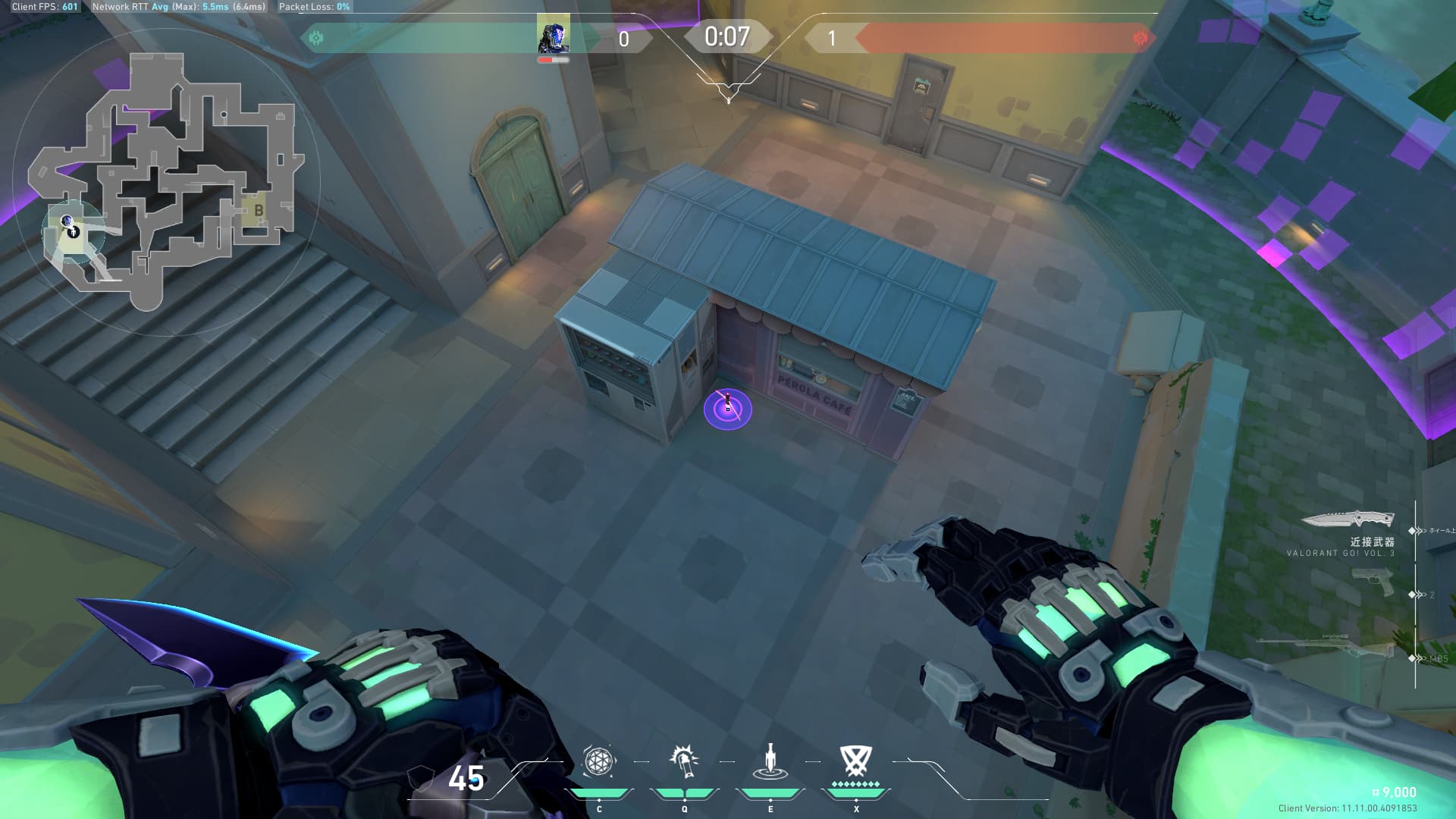This screenshot has height=819, width=1456.
Task: Select the melee knife in the weapon list
Action: (x=1348, y=519)
